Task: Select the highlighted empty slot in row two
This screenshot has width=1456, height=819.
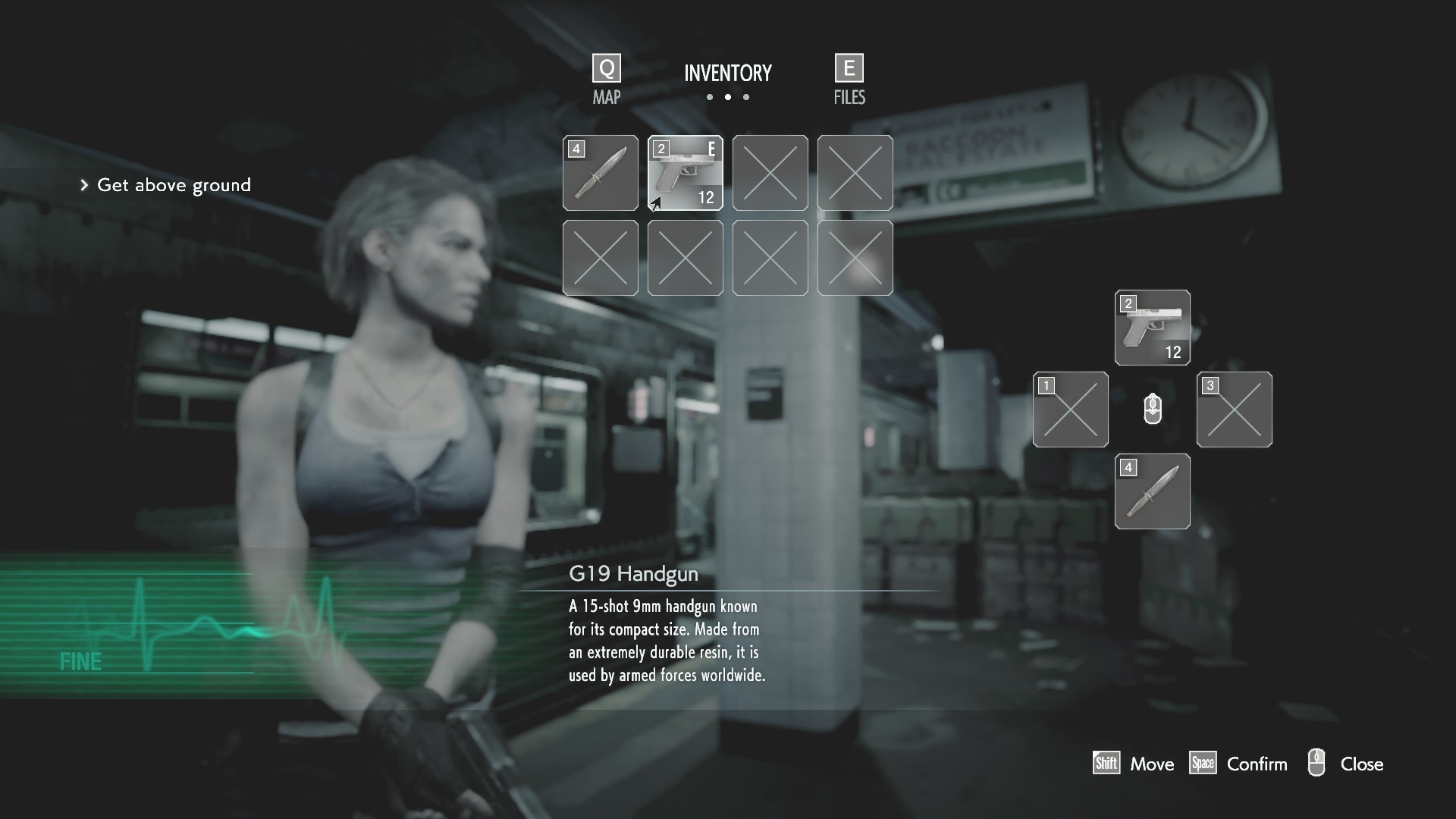Action: click(855, 258)
